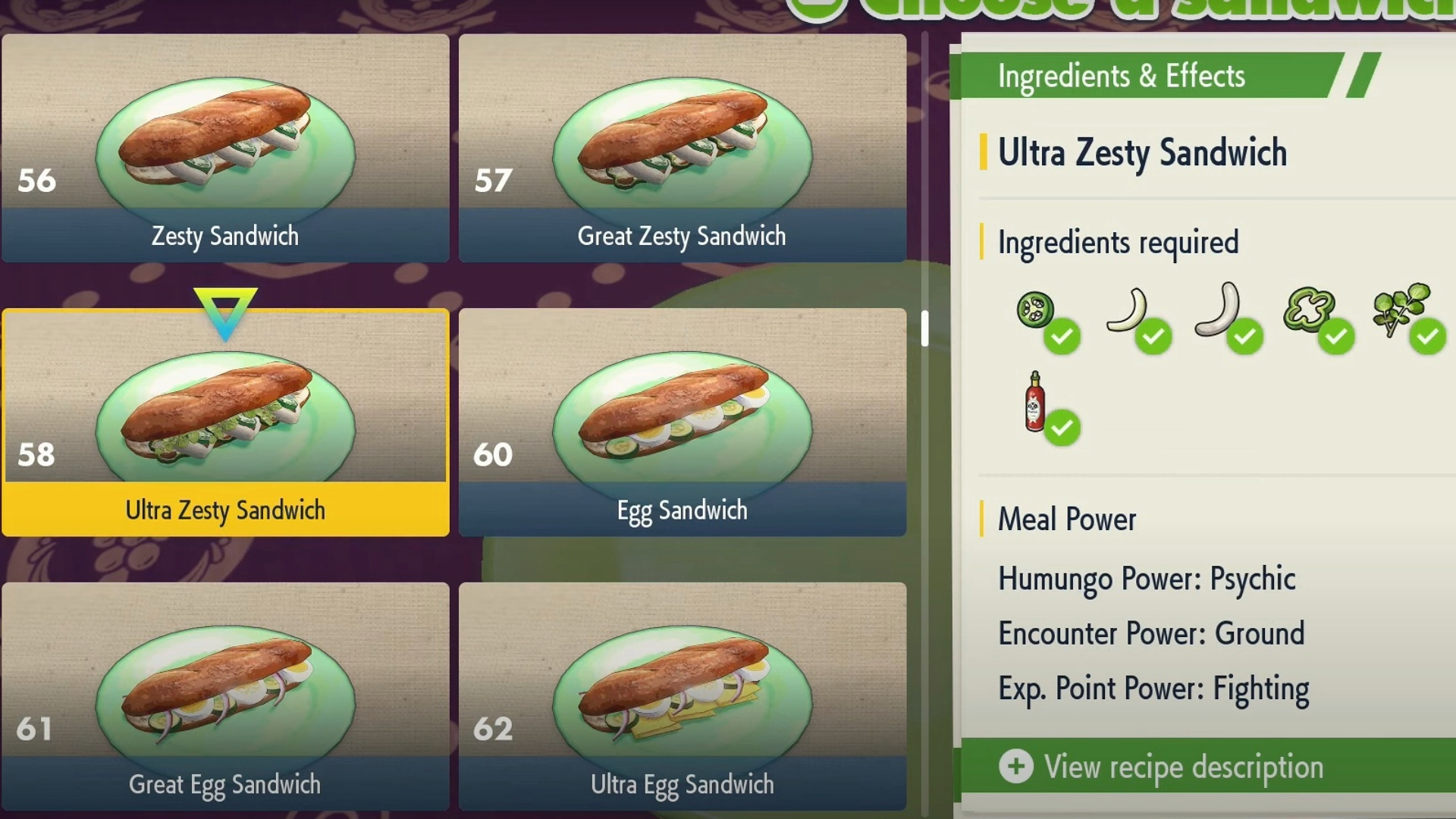Click the watercress ingredient icon
The image size is (1456, 819).
[x=1400, y=309]
